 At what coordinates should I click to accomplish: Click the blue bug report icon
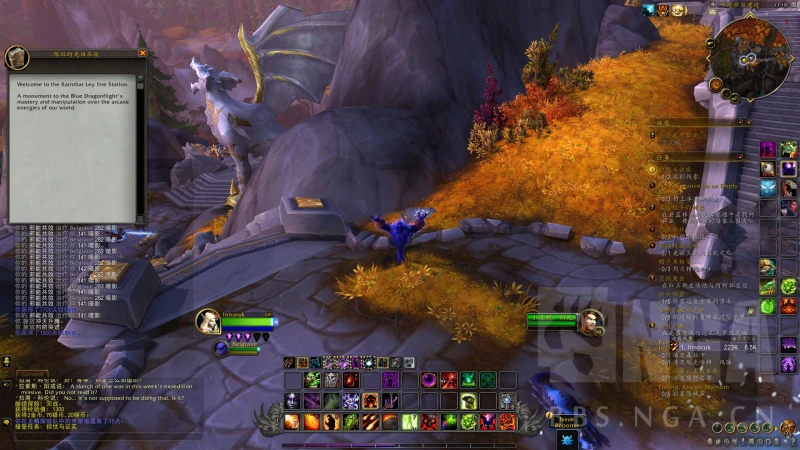click(567, 437)
